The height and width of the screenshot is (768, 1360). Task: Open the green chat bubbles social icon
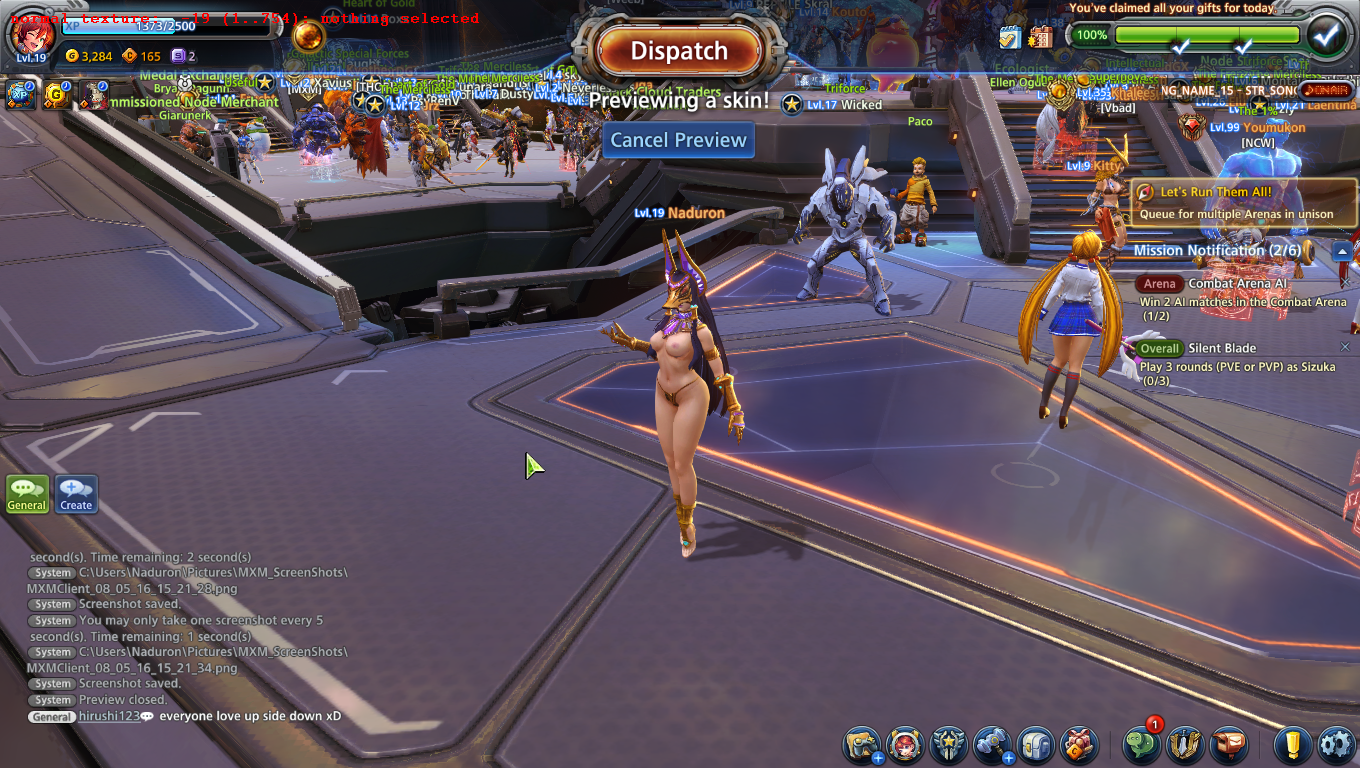(1142, 745)
